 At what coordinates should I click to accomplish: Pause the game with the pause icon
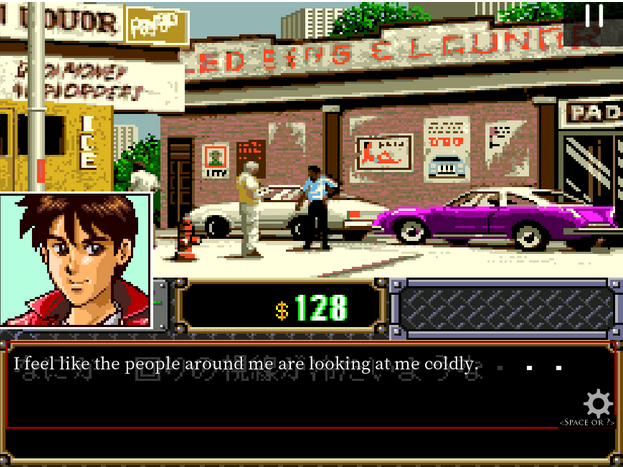coord(594,16)
